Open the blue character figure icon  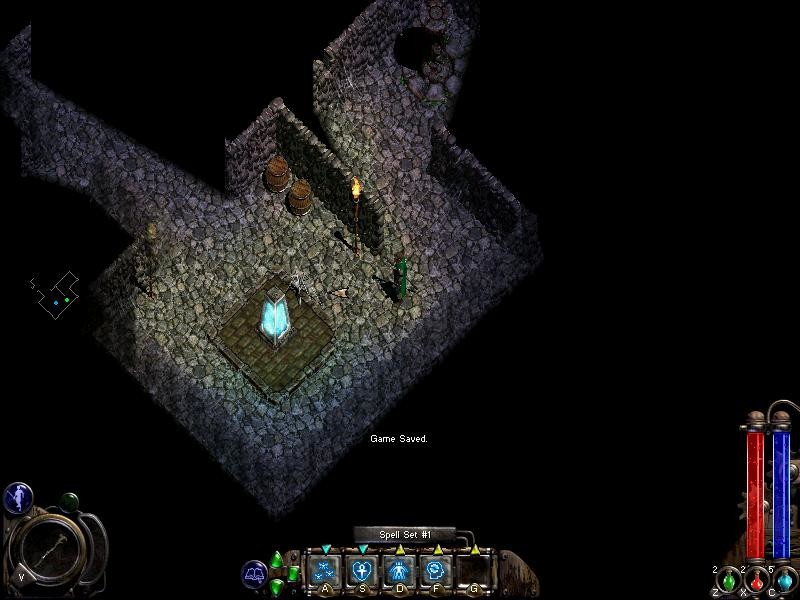coord(18,497)
